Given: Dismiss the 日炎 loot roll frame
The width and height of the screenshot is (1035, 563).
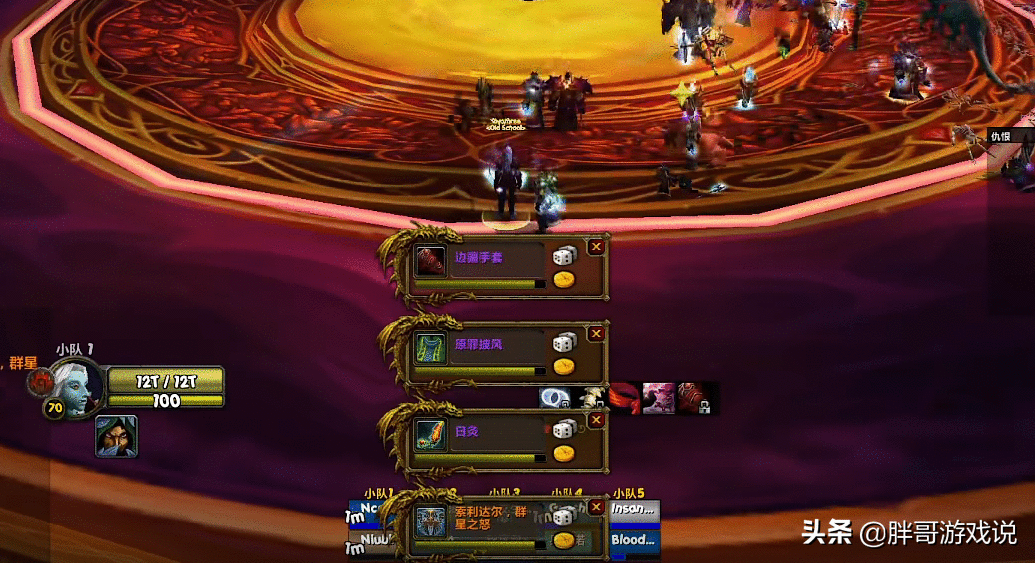Looking at the screenshot, I should [596, 420].
